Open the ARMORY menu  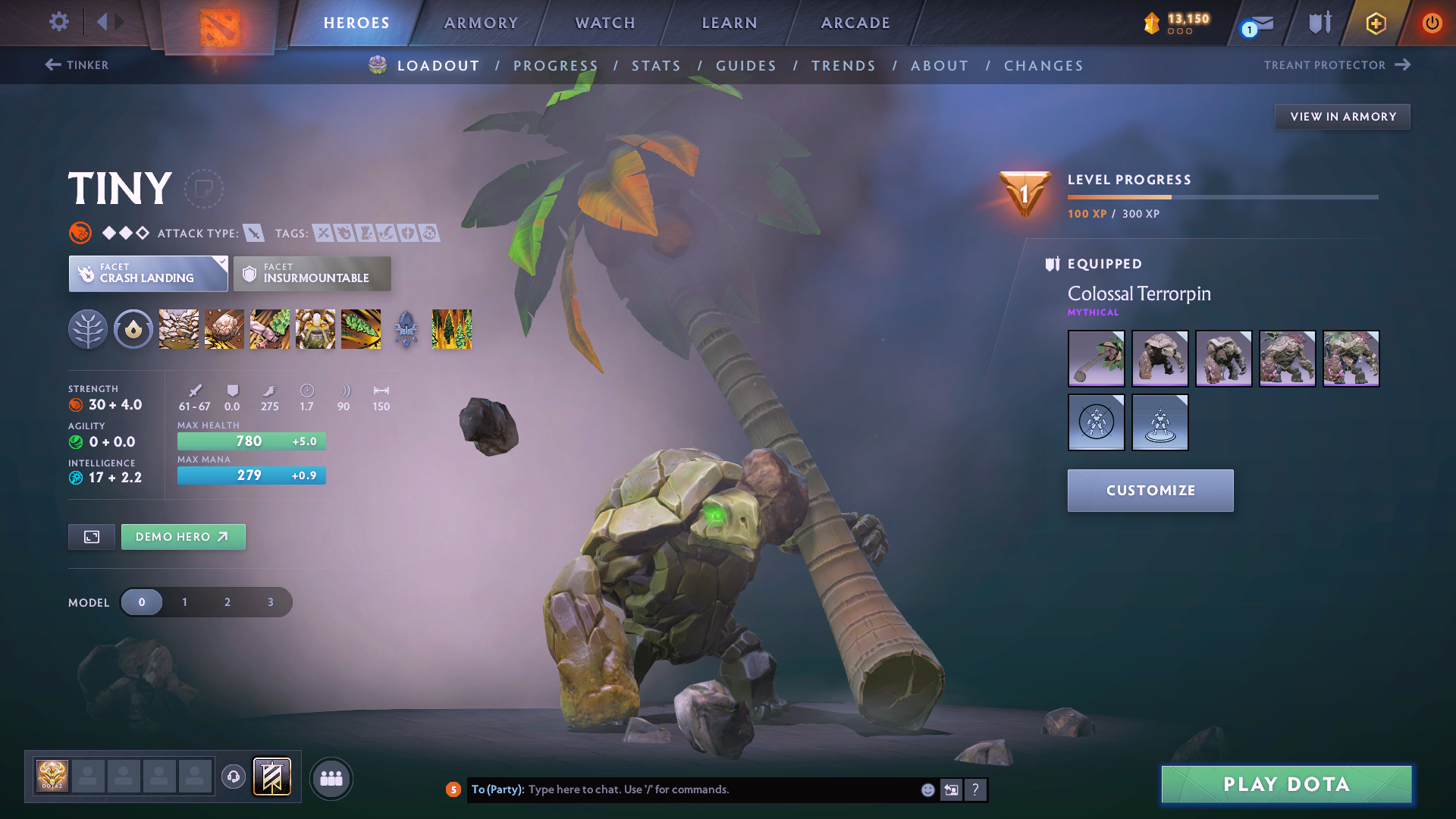click(x=480, y=23)
